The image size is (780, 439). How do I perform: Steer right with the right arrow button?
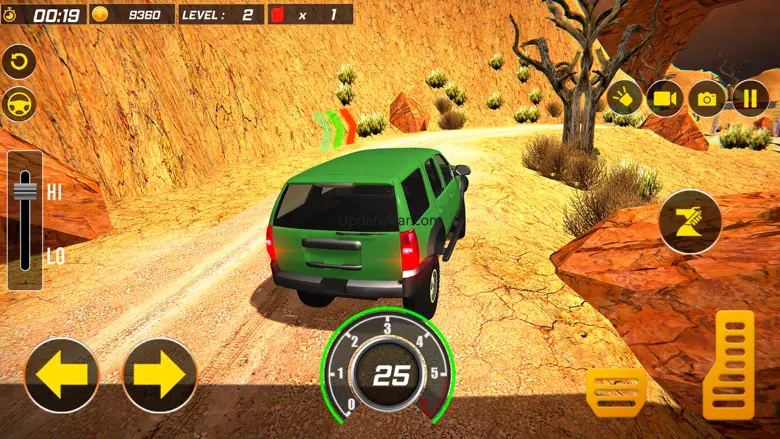point(160,375)
